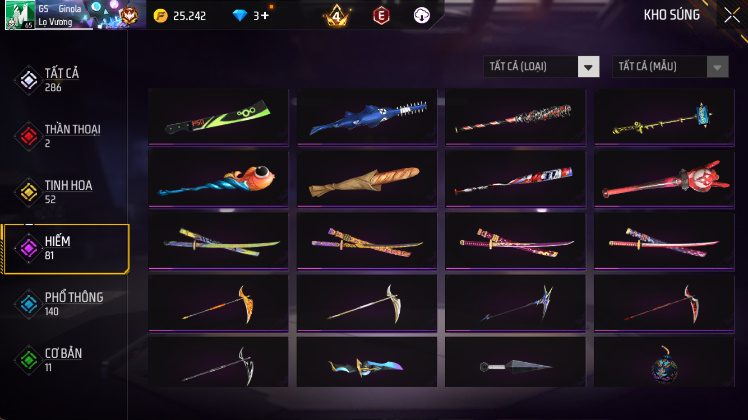The width and height of the screenshot is (748, 420).
Task: Select the orange-bladed scythe skin
Action: coord(218,303)
